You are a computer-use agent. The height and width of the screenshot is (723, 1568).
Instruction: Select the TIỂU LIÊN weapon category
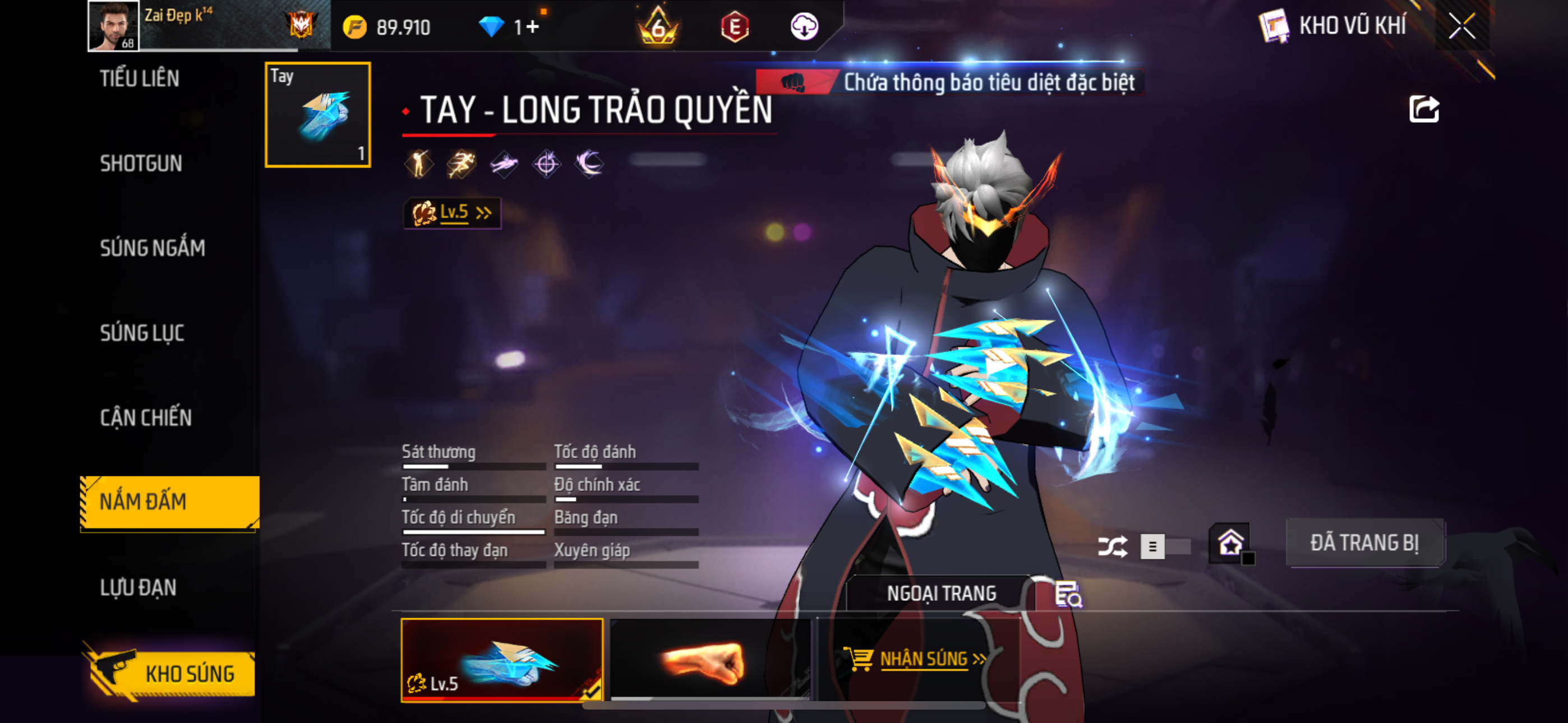pyautogui.click(x=140, y=79)
